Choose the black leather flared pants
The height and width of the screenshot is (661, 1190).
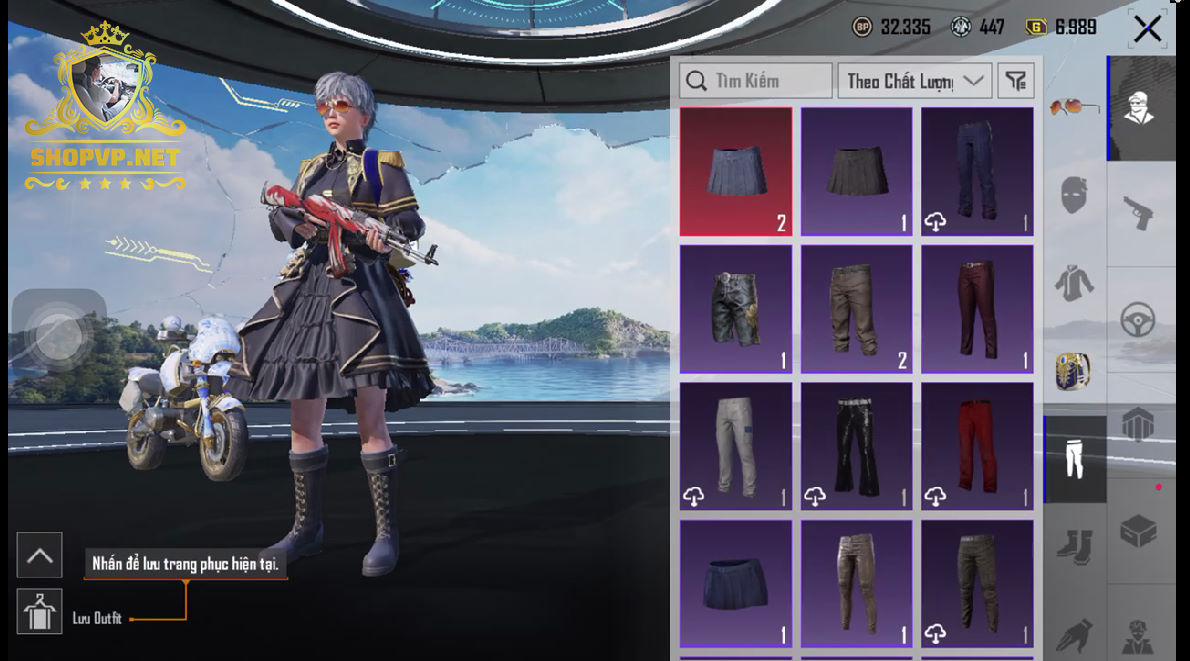point(856,446)
